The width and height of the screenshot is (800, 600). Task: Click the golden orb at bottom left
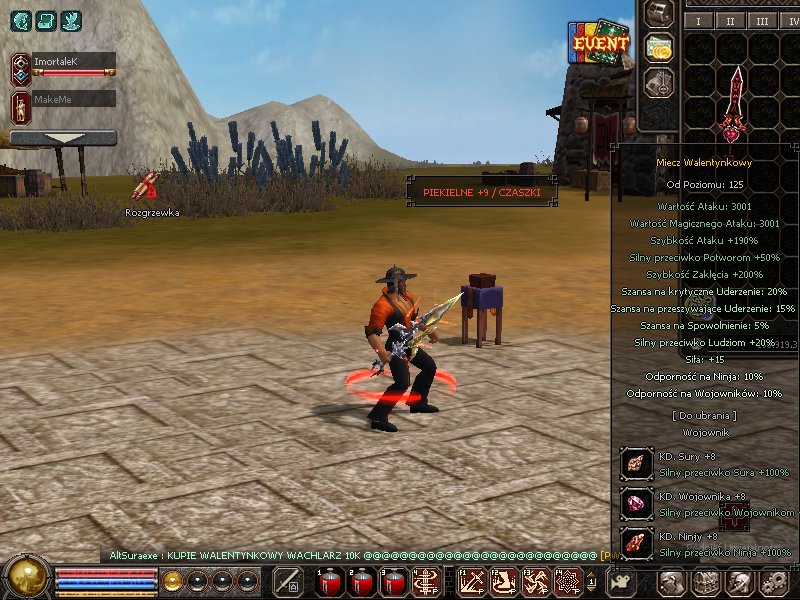click(x=26, y=578)
